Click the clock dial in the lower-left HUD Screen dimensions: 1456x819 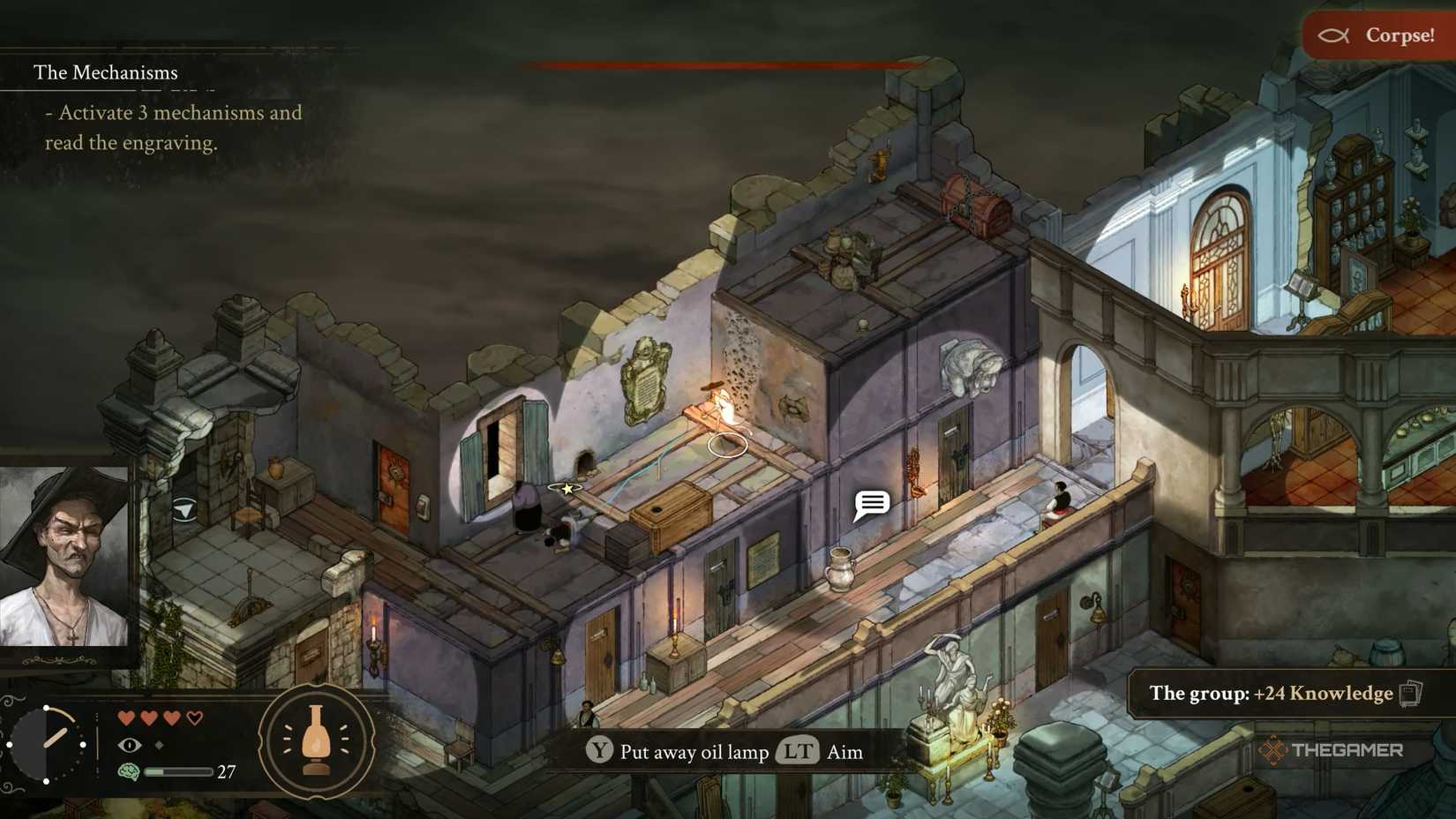click(46, 744)
